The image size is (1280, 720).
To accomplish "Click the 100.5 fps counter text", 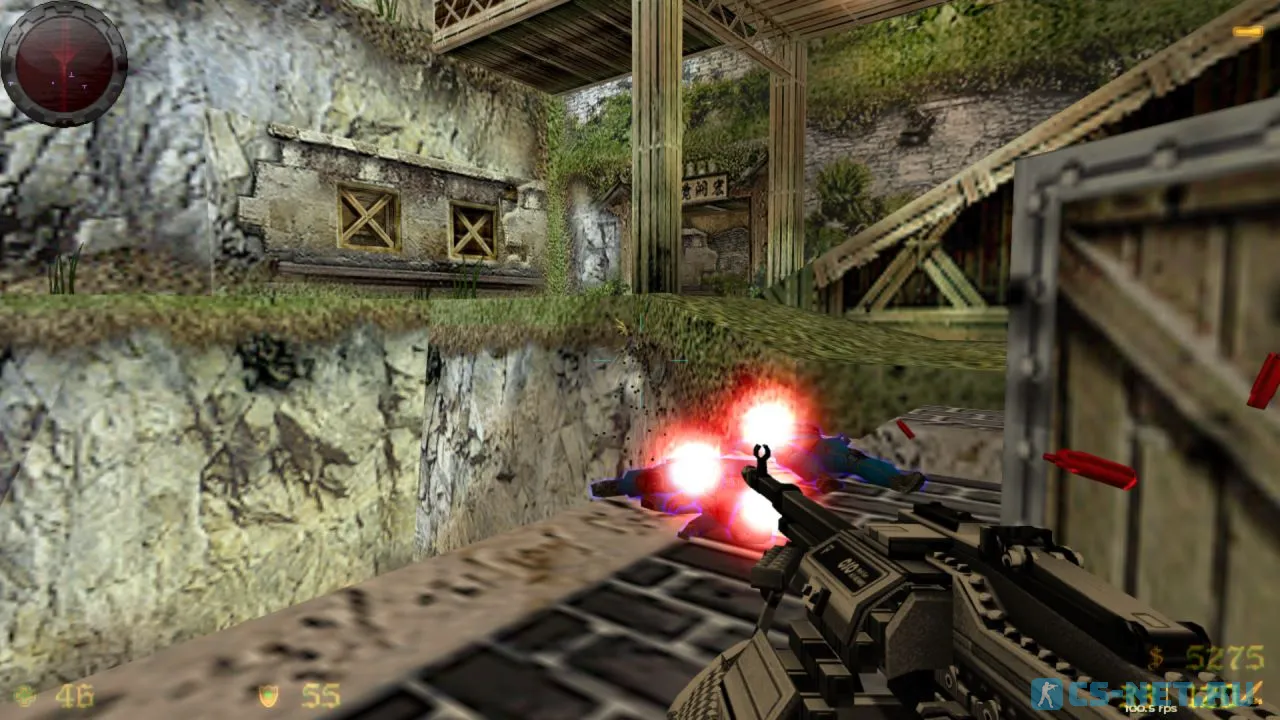I will tap(1152, 708).
